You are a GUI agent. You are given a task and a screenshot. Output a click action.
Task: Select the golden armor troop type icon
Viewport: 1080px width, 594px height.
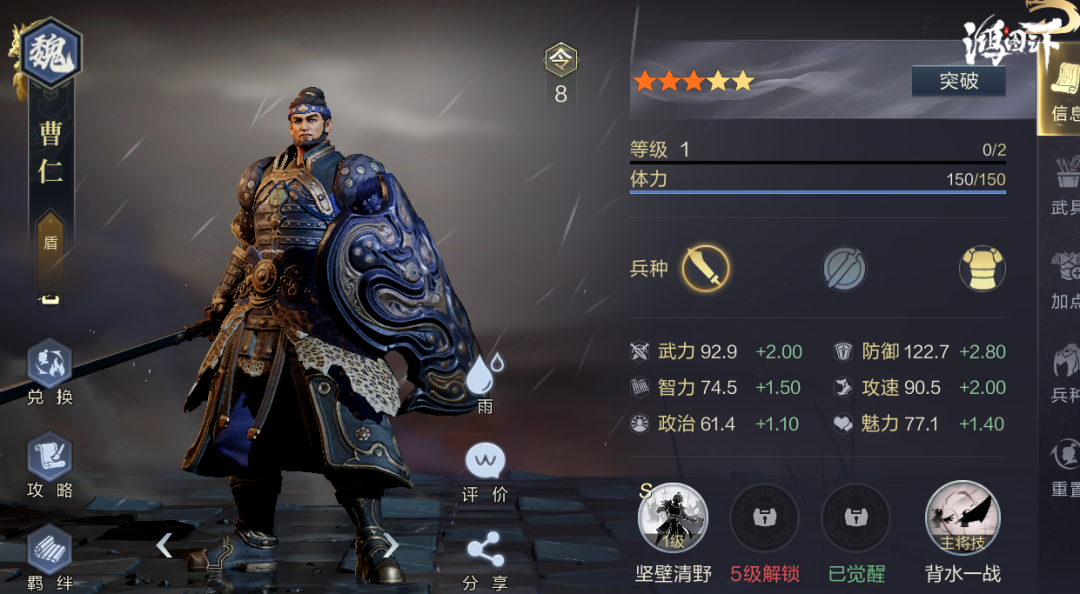point(982,269)
